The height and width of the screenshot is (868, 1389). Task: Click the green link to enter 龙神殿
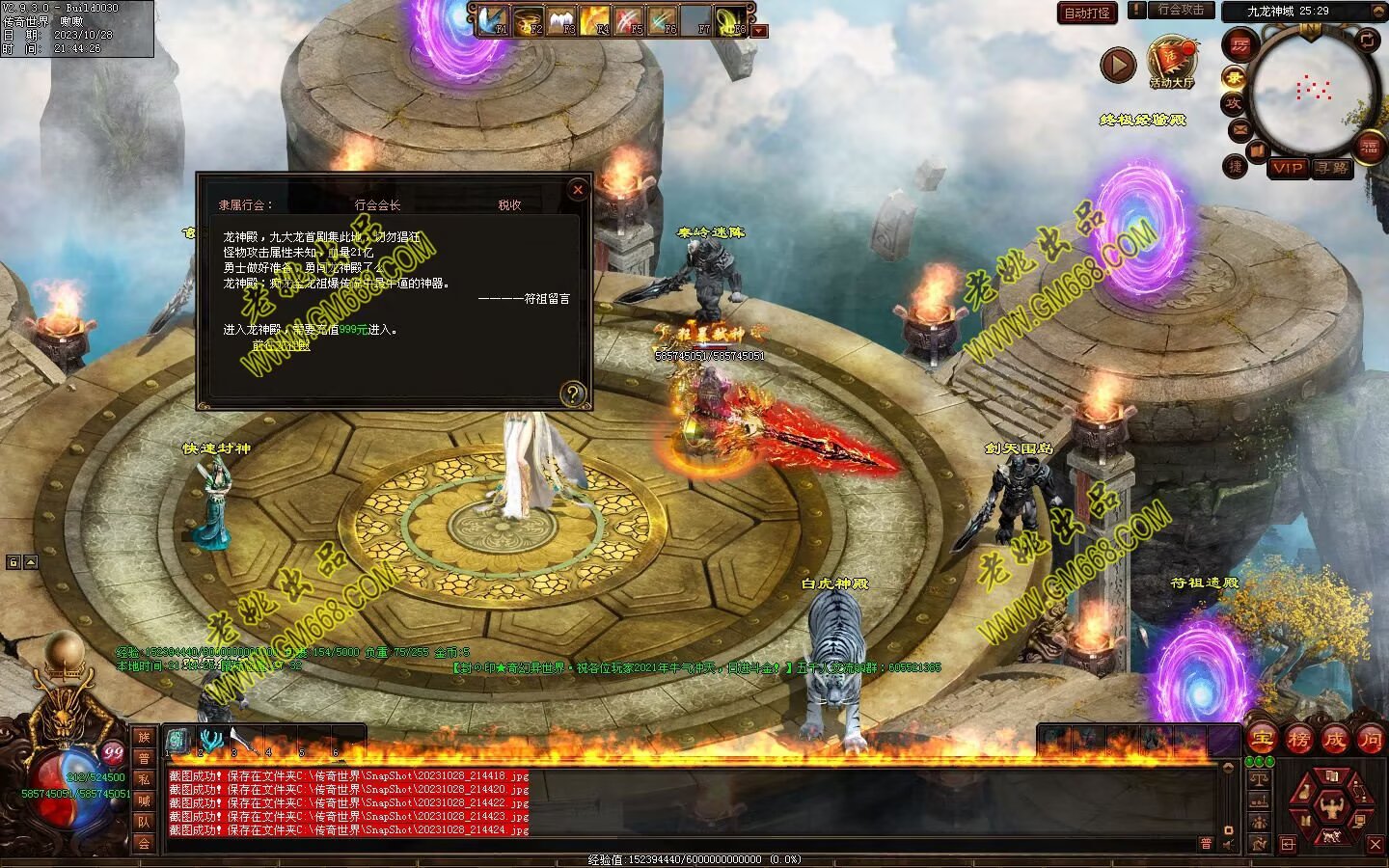click(281, 345)
